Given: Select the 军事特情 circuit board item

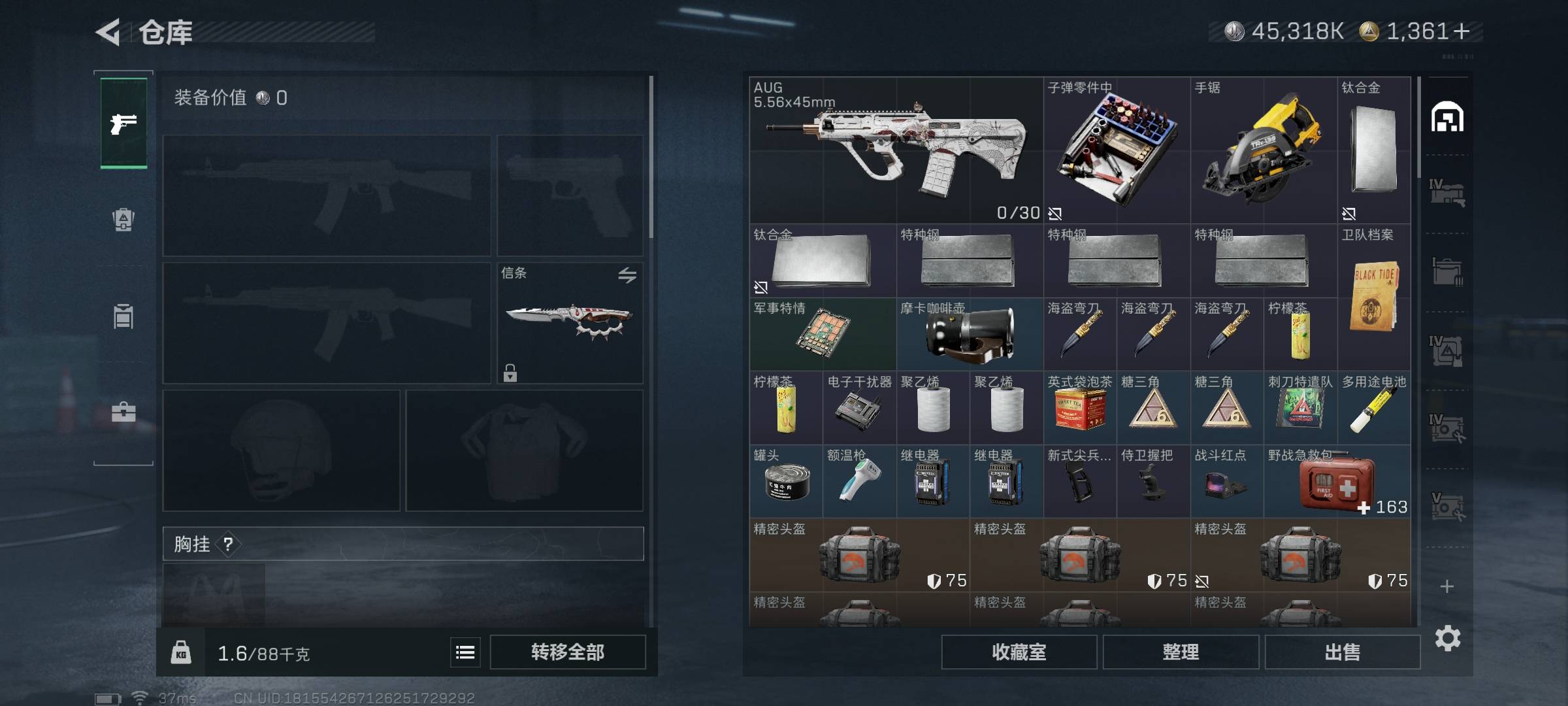Looking at the screenshot, I should (x=822, y=334).
